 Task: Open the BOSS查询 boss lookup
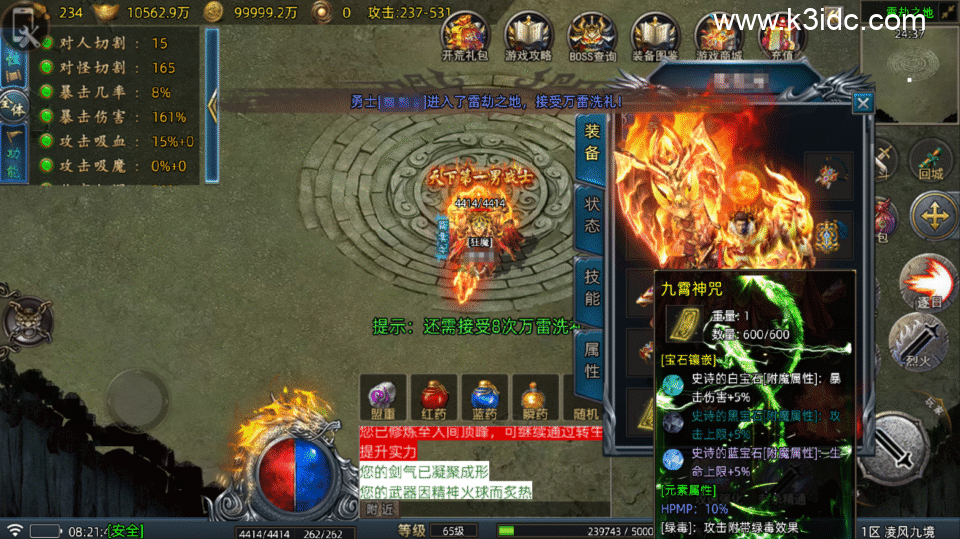592,36
